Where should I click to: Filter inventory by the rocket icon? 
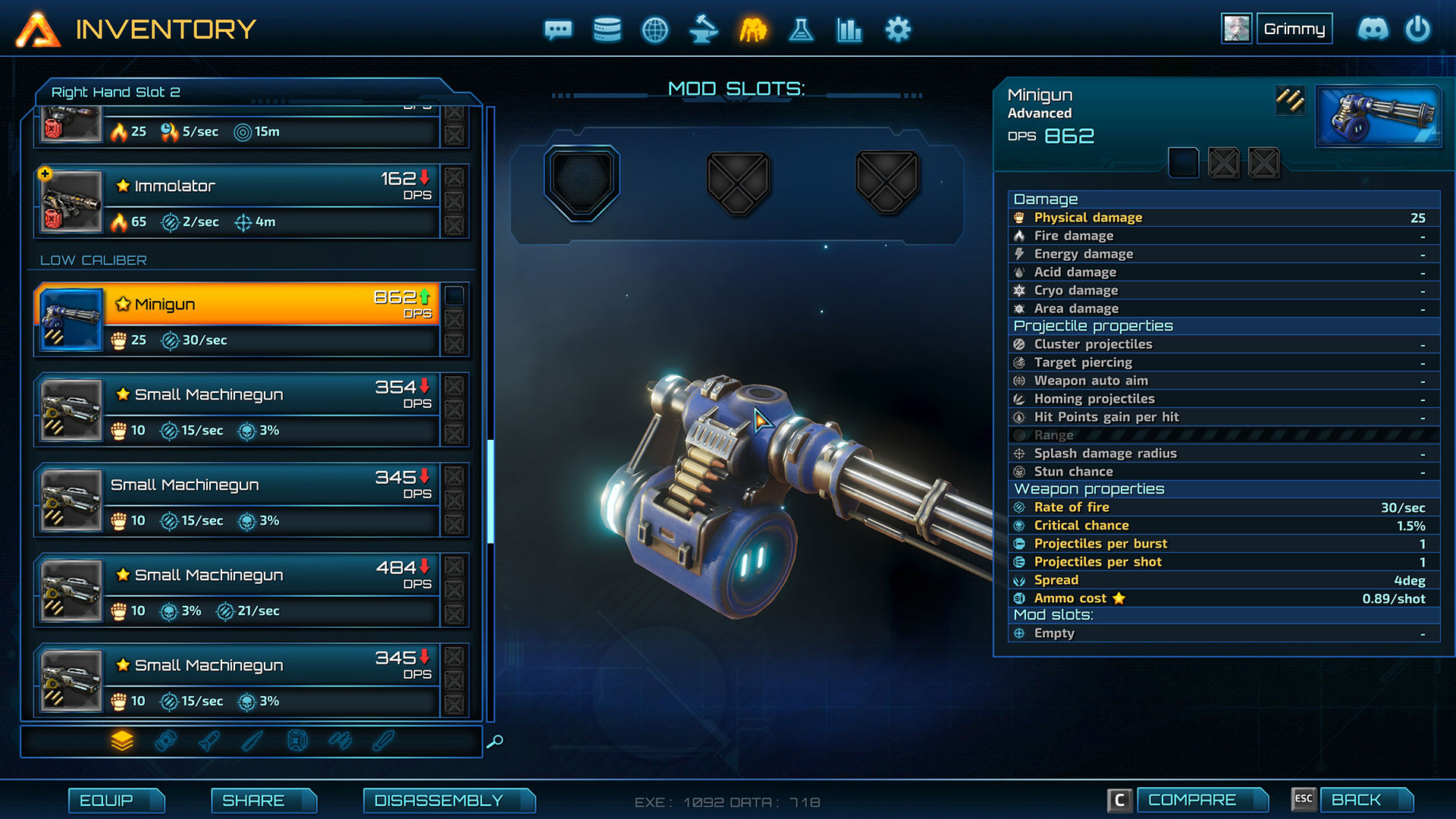point(209,741)
